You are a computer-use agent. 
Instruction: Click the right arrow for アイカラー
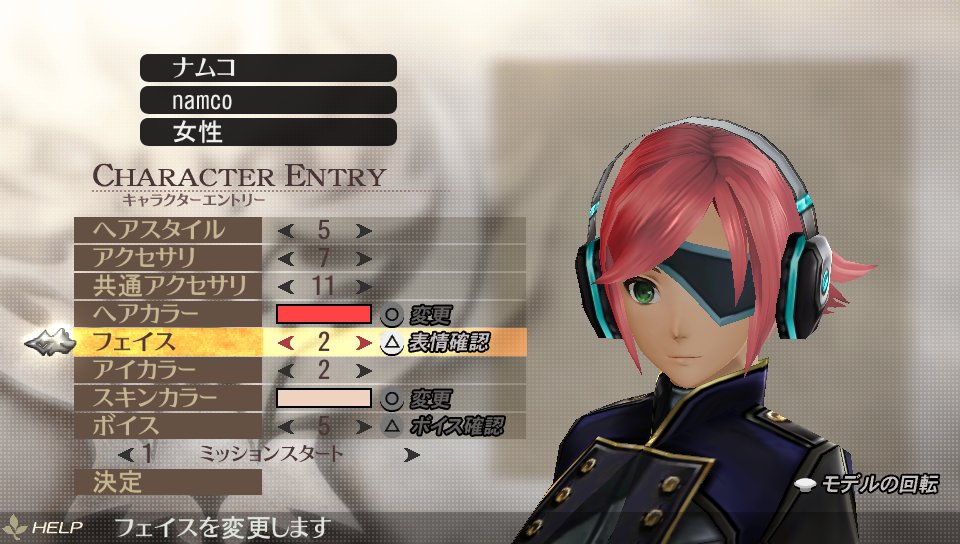point(363,371)
